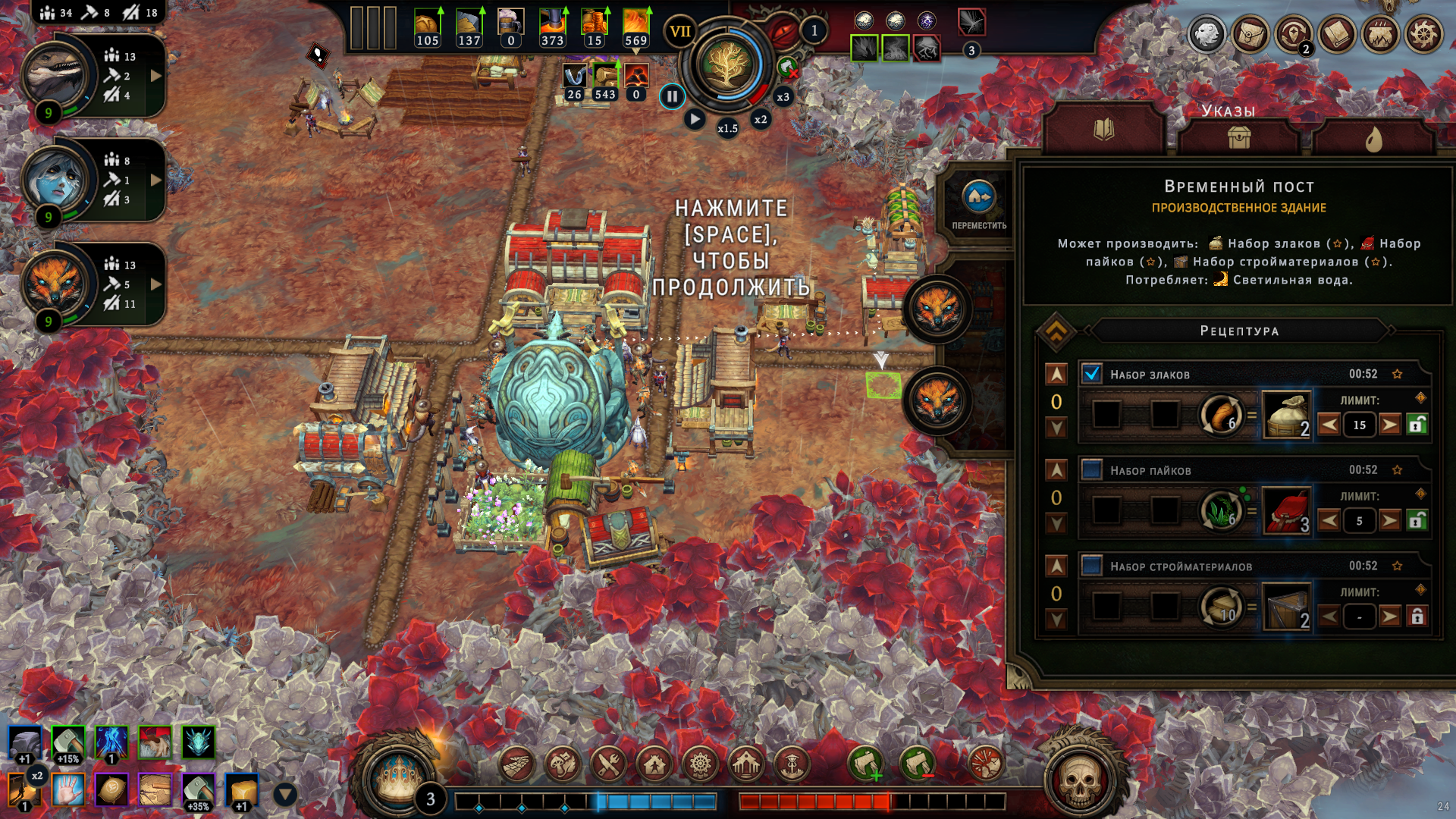This screenshot has height=819, width=1456.
Task: Click the ПЕРЕМЕСТИТЬ move building button
Action: point(979,204)
